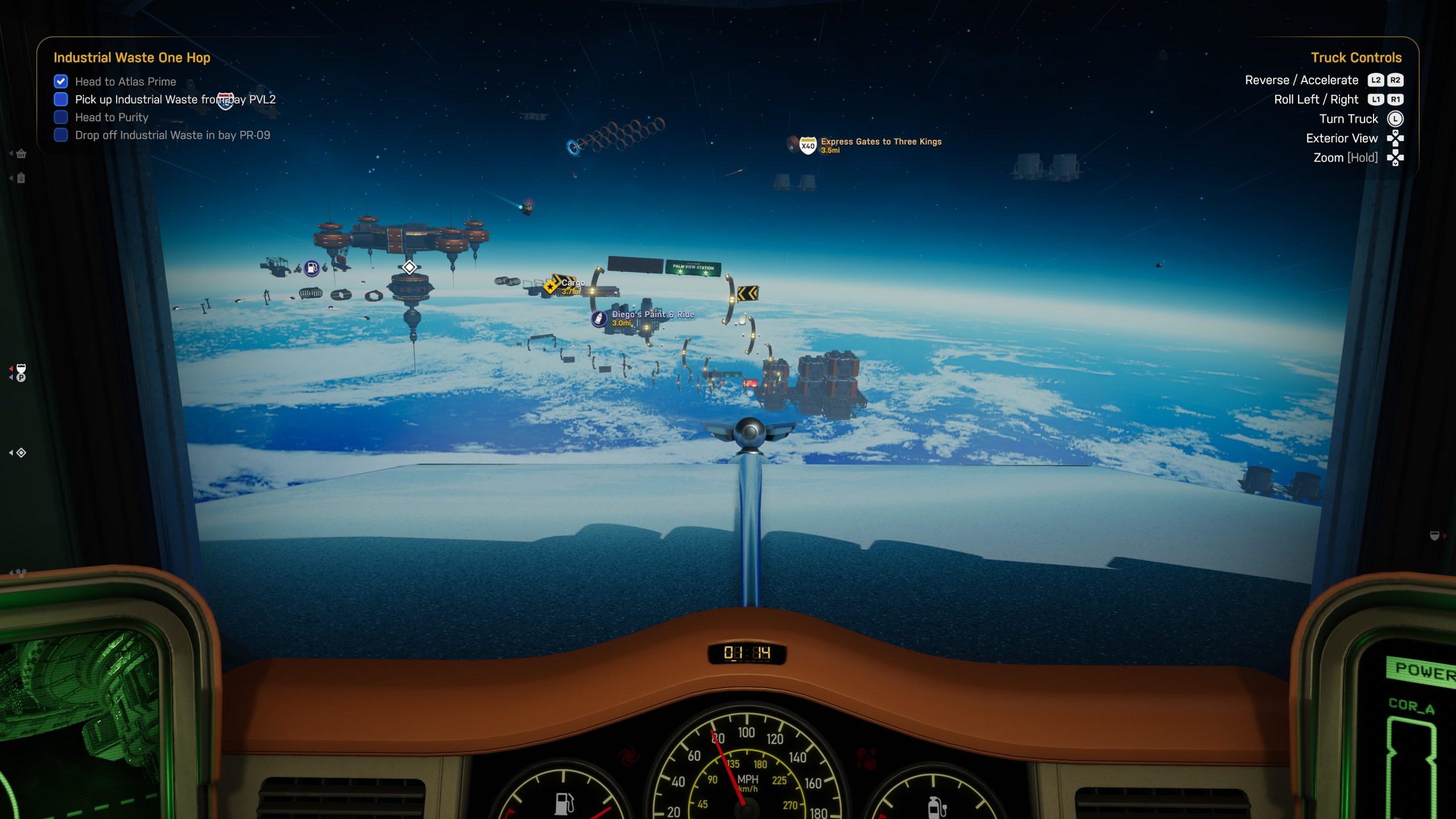
Task: Select the yellow Cargo waypoint marker
Action: coord(551,286)
